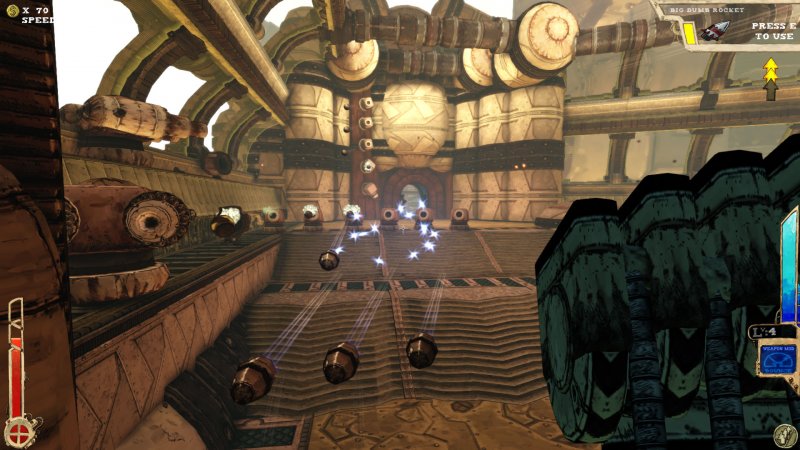Click the Weapon Mod Bounce panel
This screenshot has height=450, width=800.
coord(779,357)
